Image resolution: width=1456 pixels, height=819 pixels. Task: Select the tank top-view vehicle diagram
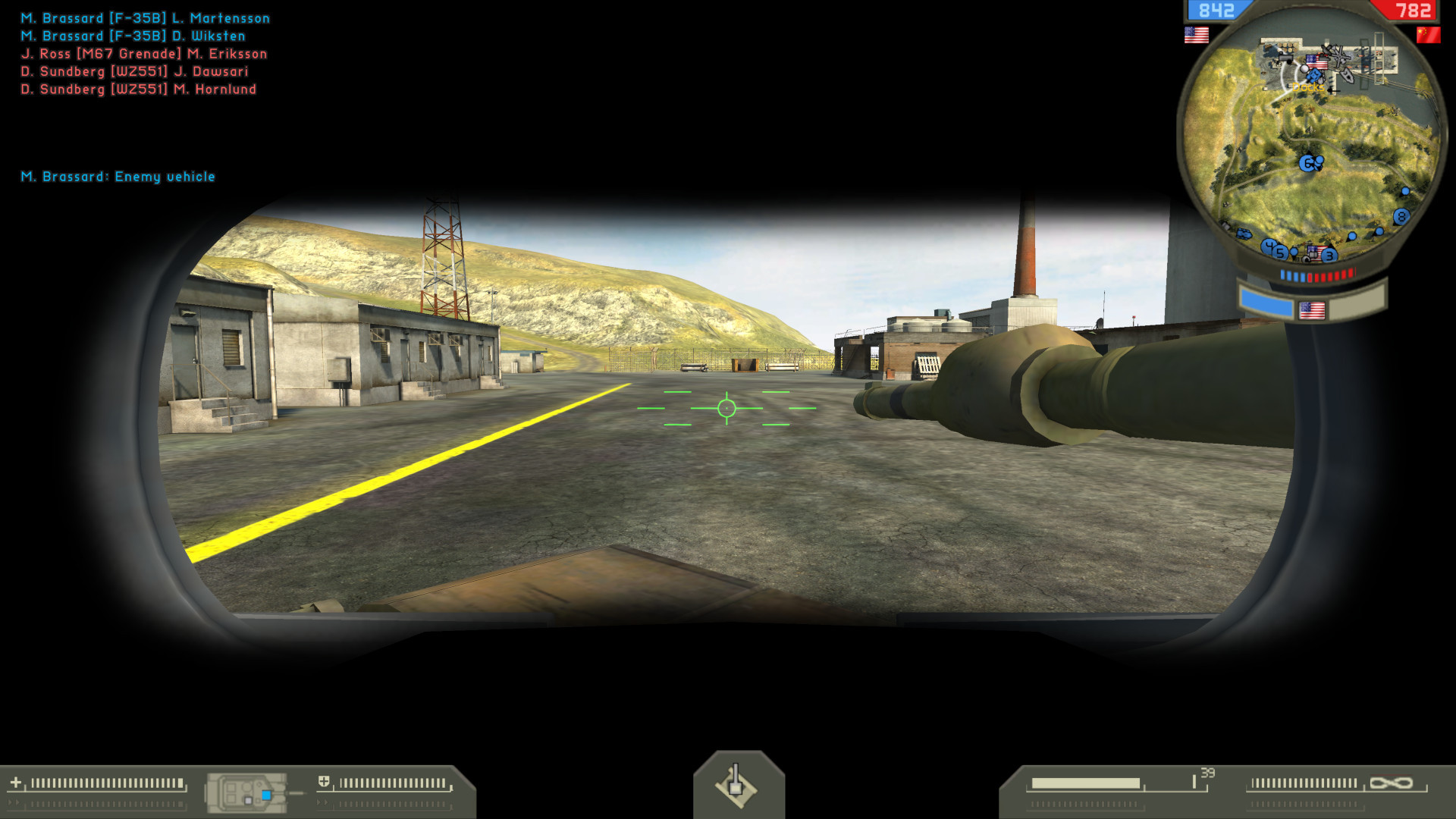coord(246,791)
